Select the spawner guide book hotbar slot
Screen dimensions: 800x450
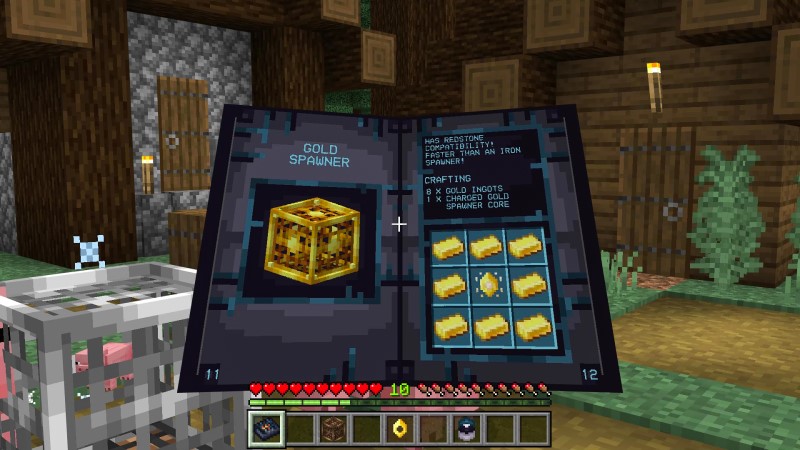pos(266,429)
